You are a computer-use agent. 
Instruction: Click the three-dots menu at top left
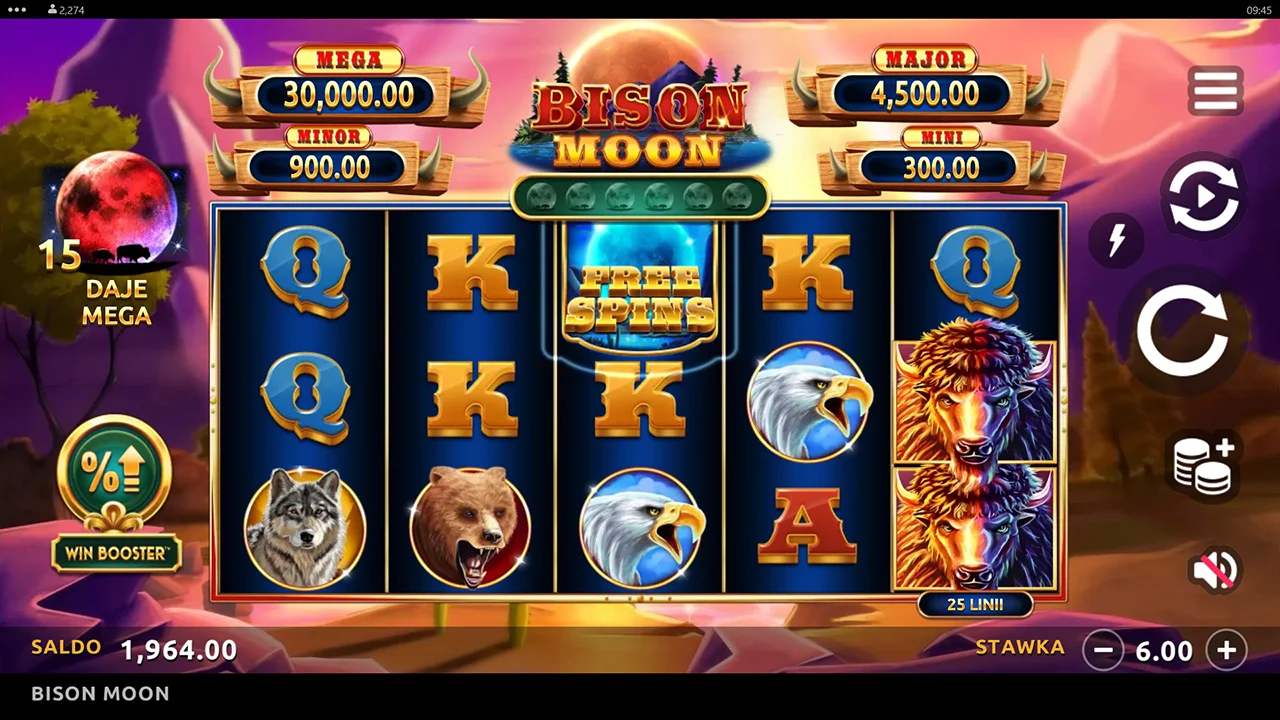click(16, 9)
